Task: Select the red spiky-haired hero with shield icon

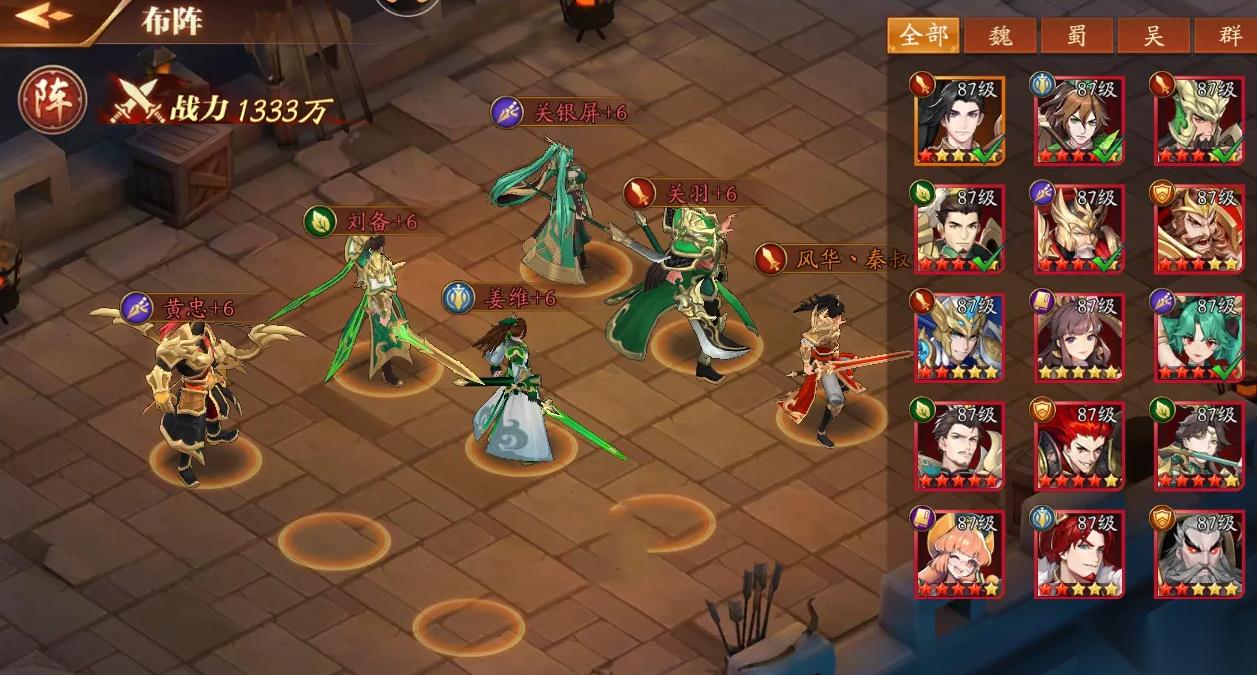Action: 1079,445
